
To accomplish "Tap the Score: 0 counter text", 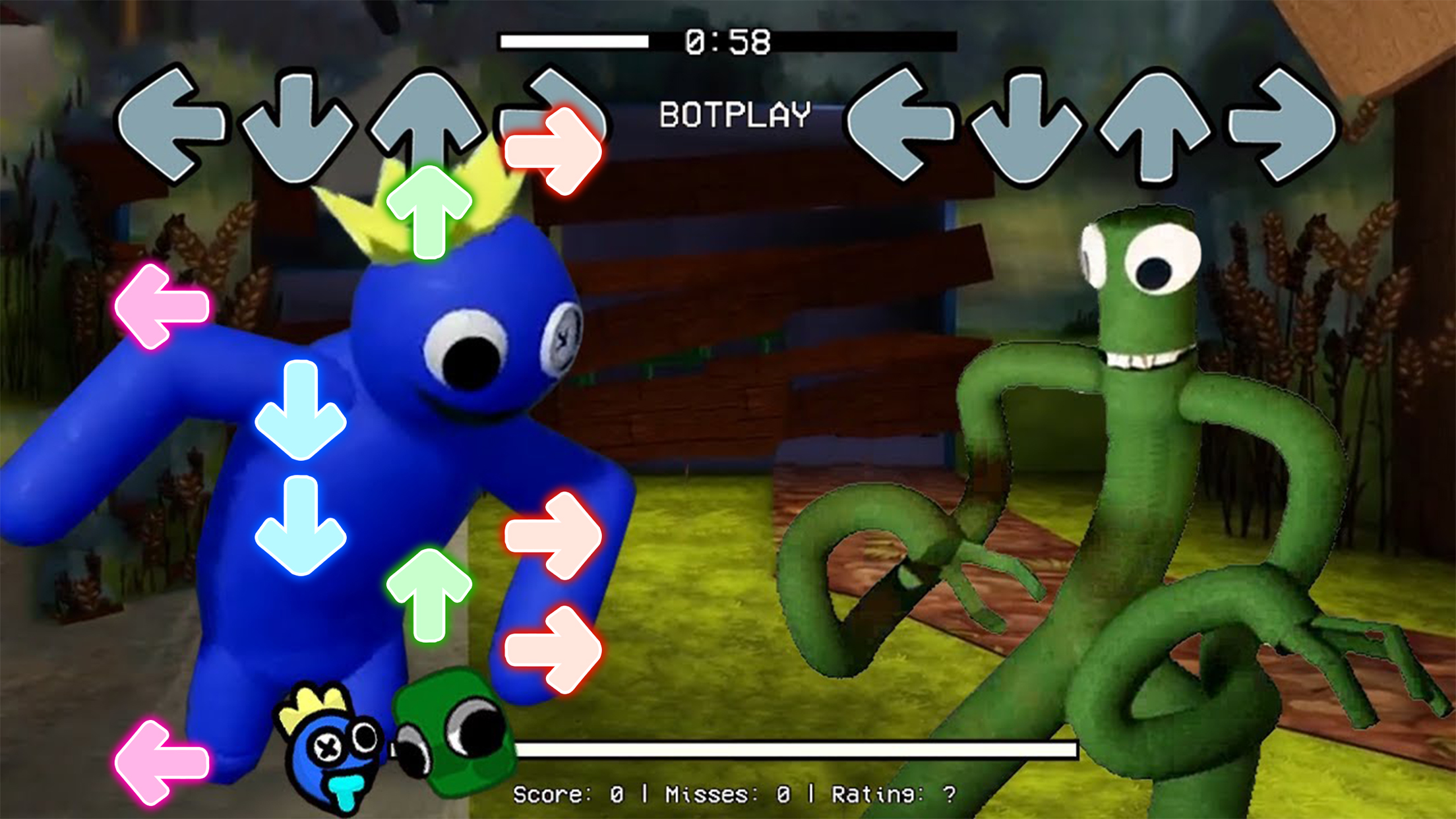I will coord(570,793).
